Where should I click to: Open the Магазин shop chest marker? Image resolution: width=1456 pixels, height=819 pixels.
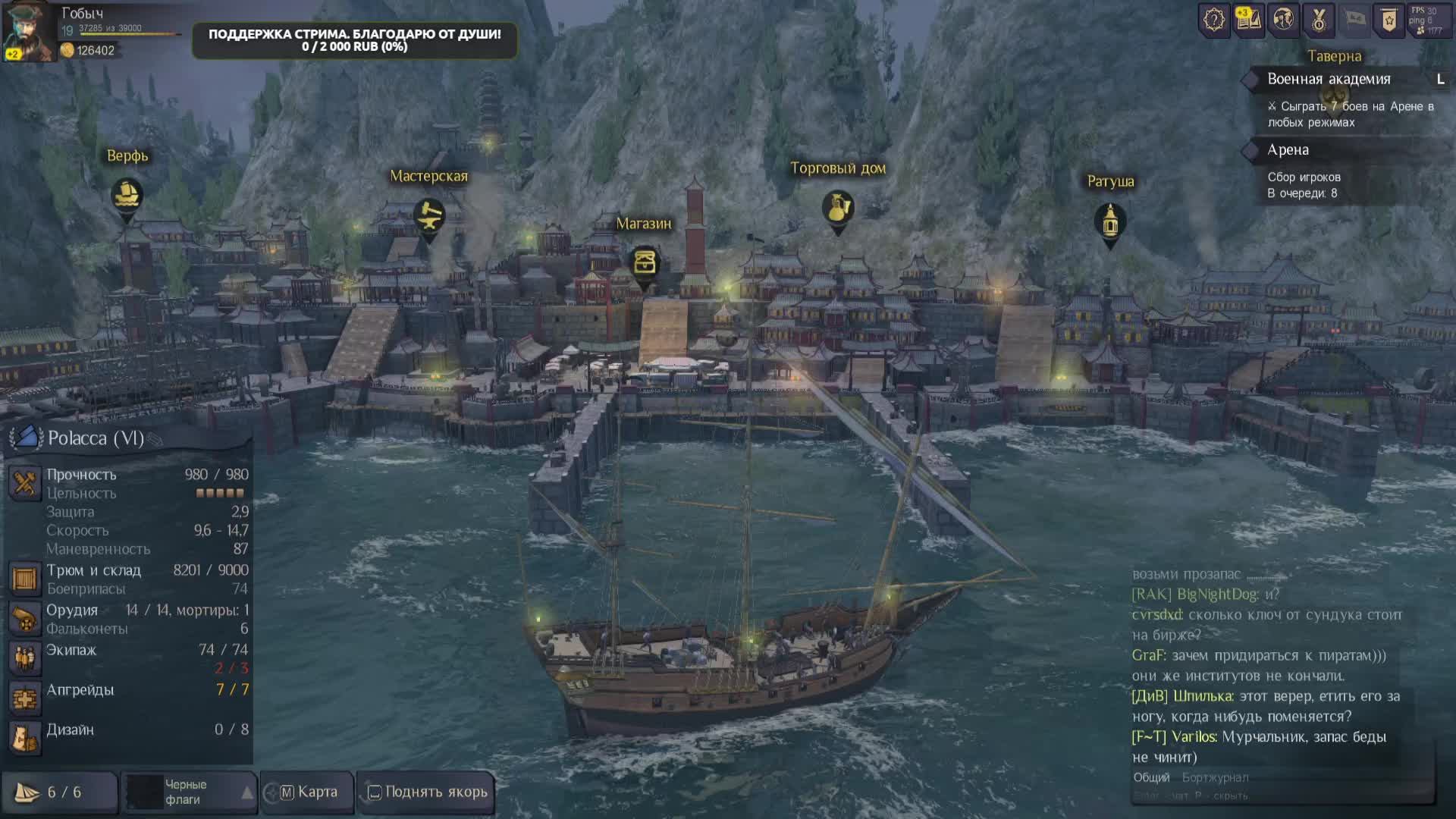coord(645,263)
